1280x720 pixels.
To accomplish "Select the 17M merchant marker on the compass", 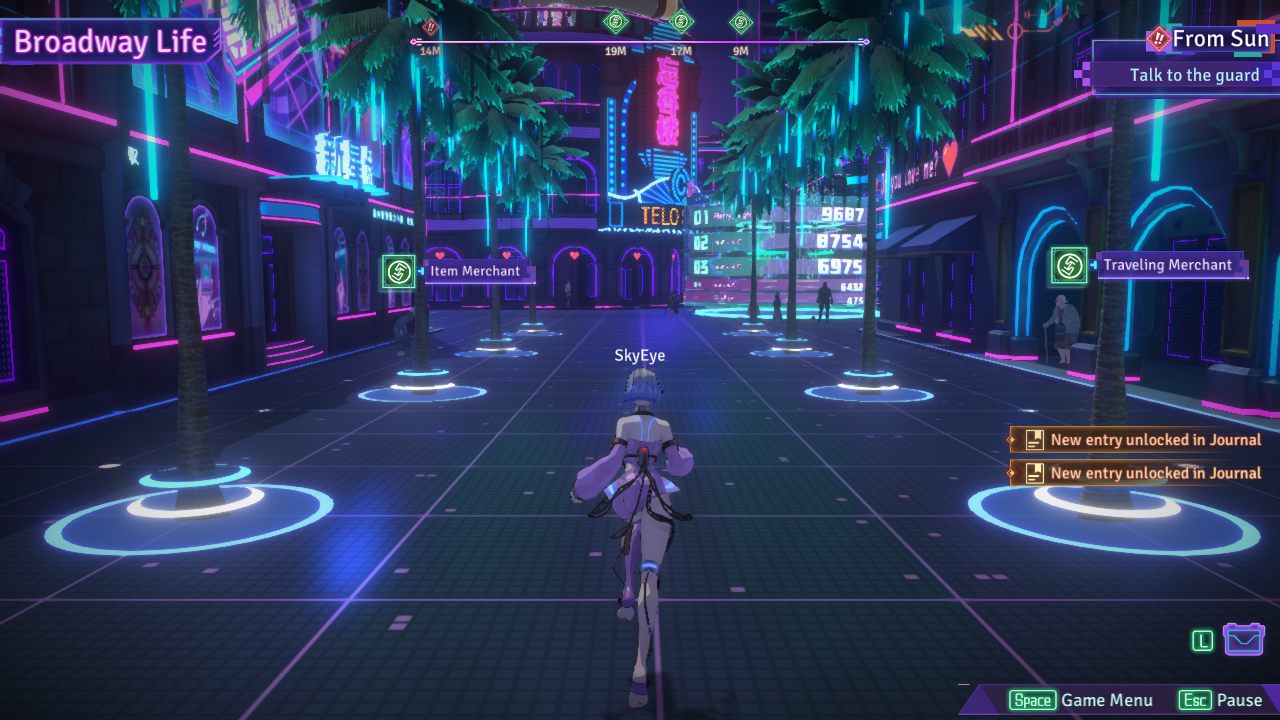I will [681, 21].
